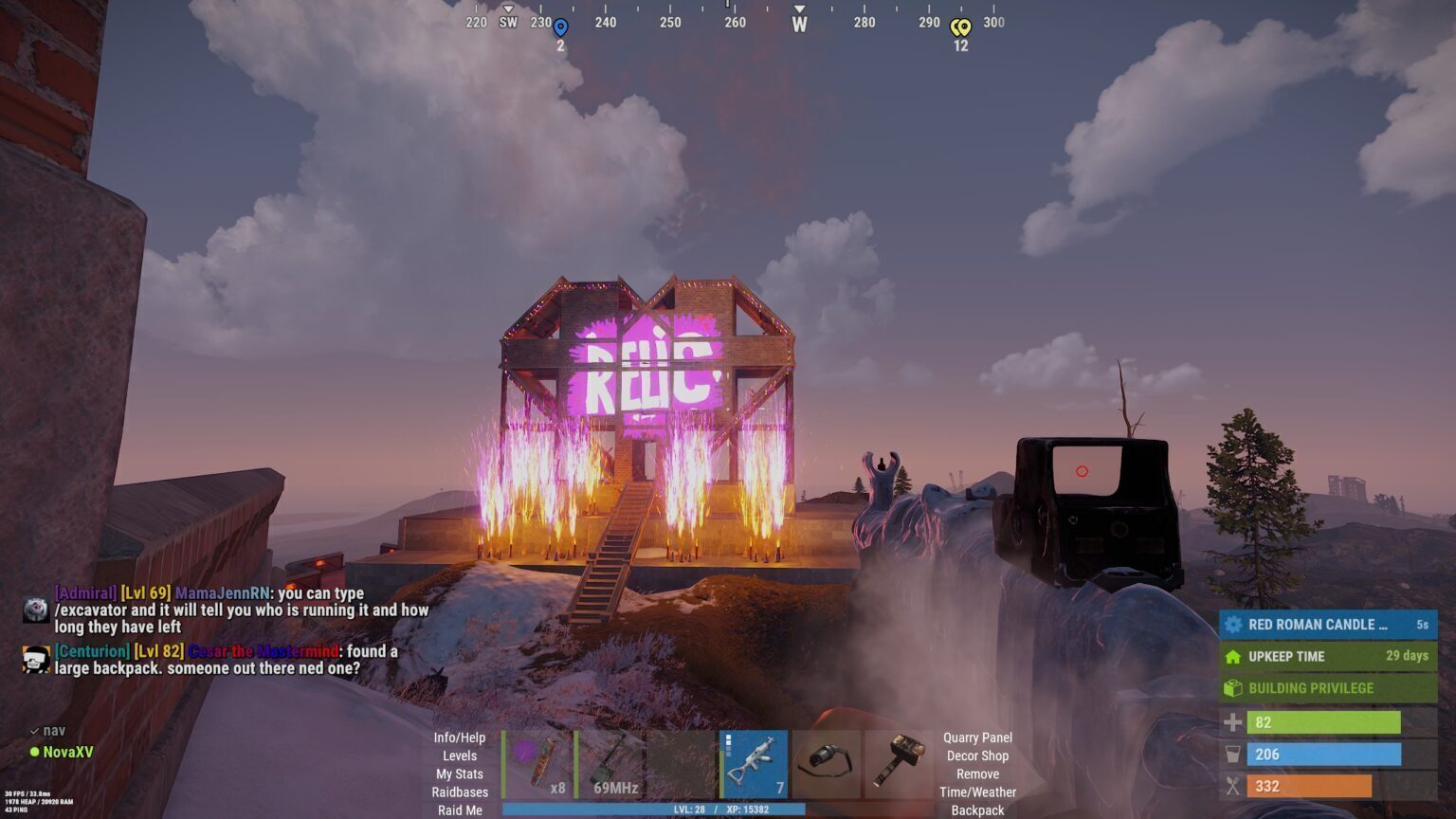This screenshot has height=819, width=1456.
Task: Select the violet firework hotbar slot
Action: [x=537, y=764]
